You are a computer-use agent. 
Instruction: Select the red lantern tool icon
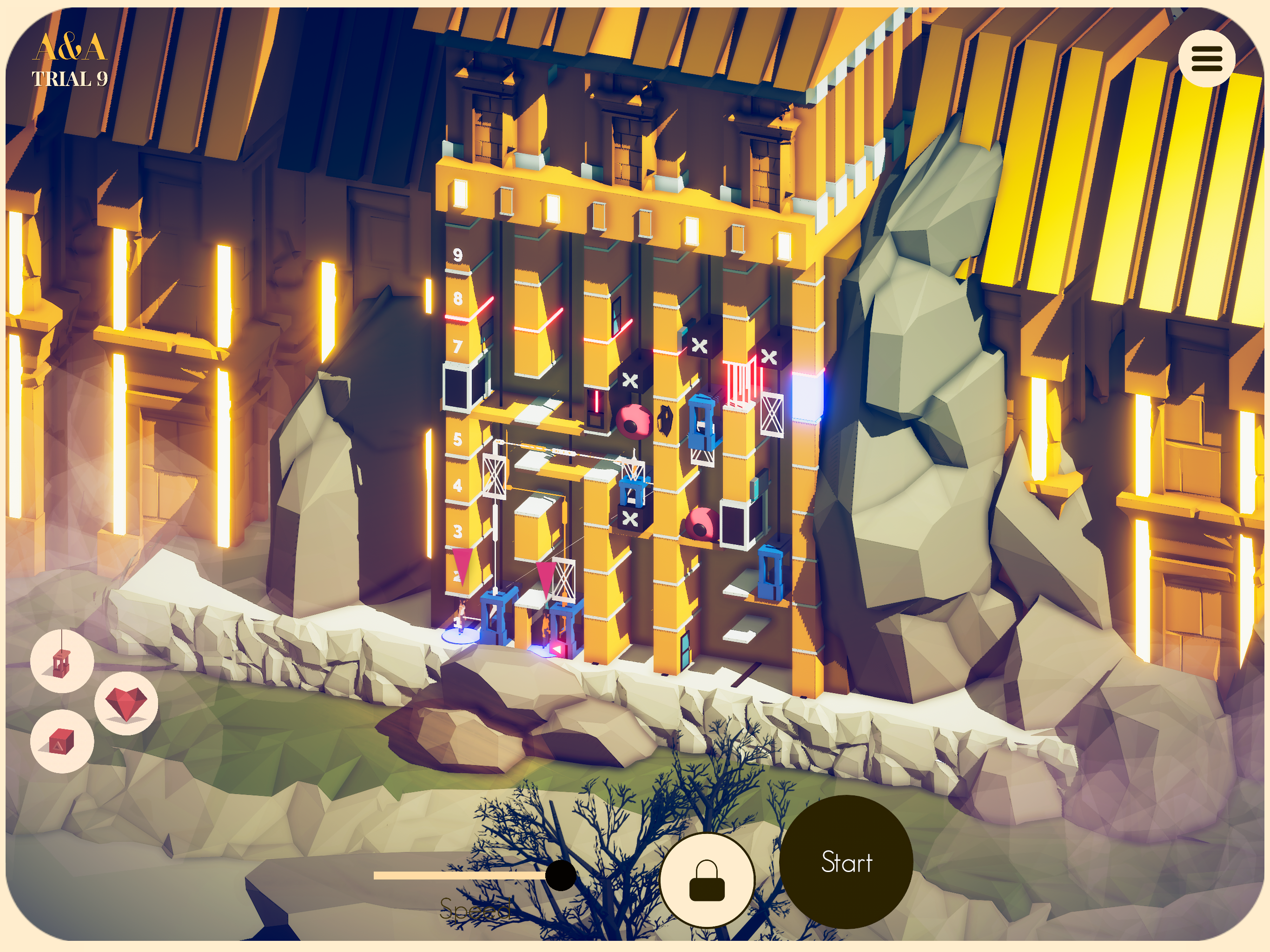click(x=62, y=661)
